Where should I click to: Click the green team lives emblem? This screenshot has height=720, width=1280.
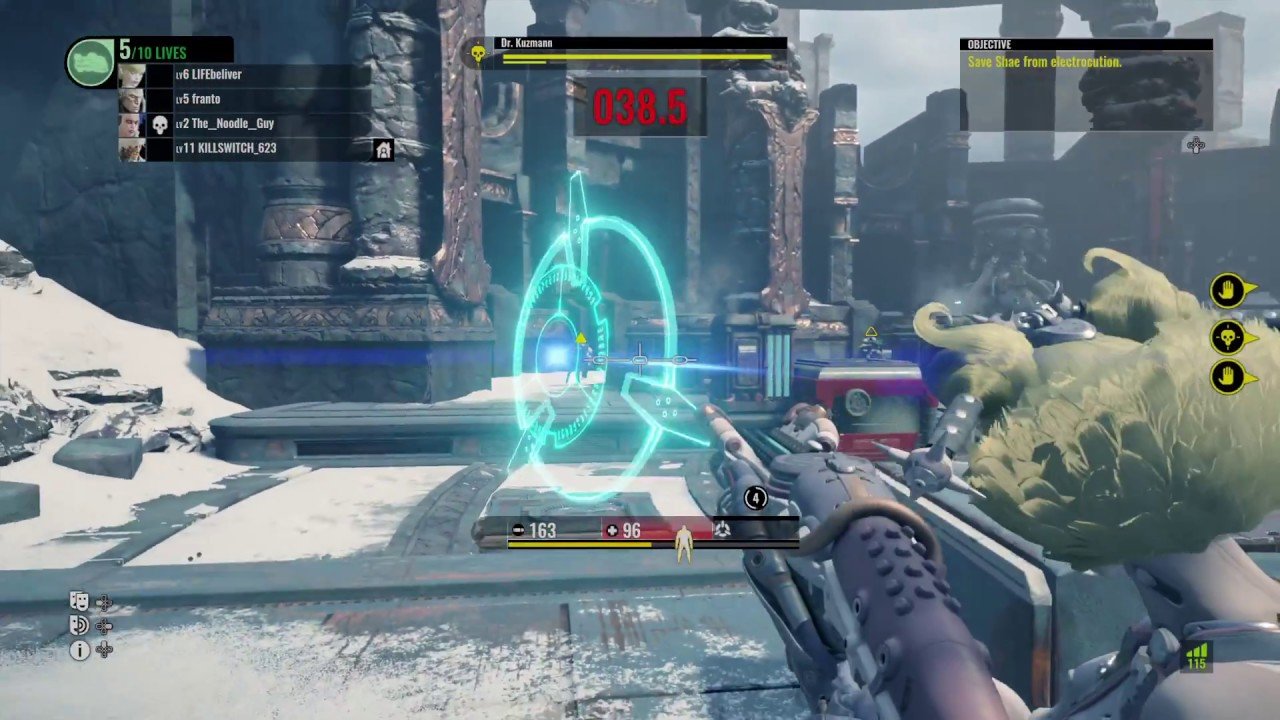[90, 62]
